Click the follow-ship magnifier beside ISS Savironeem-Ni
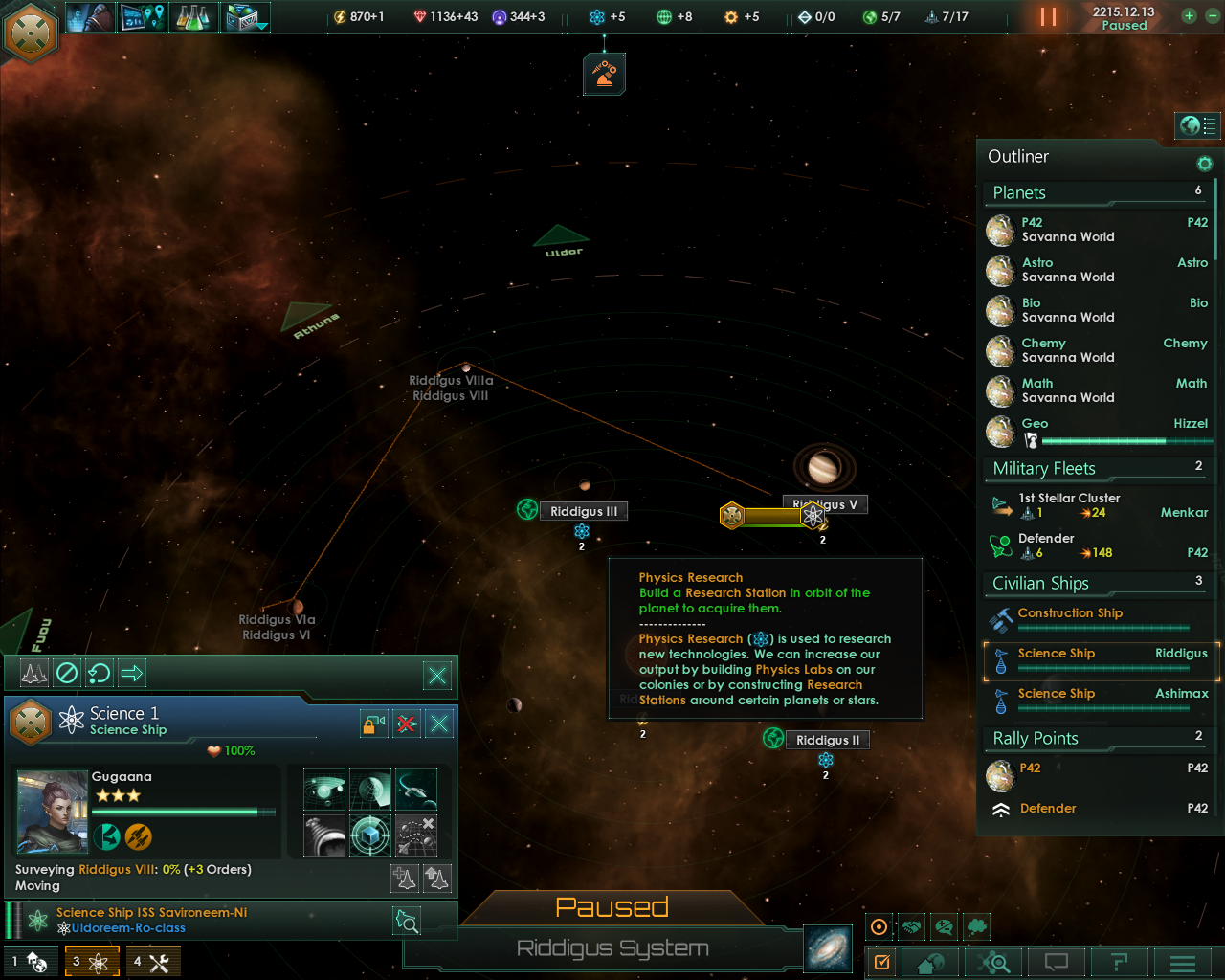The image size is (1225, 980). pos(406,921)
